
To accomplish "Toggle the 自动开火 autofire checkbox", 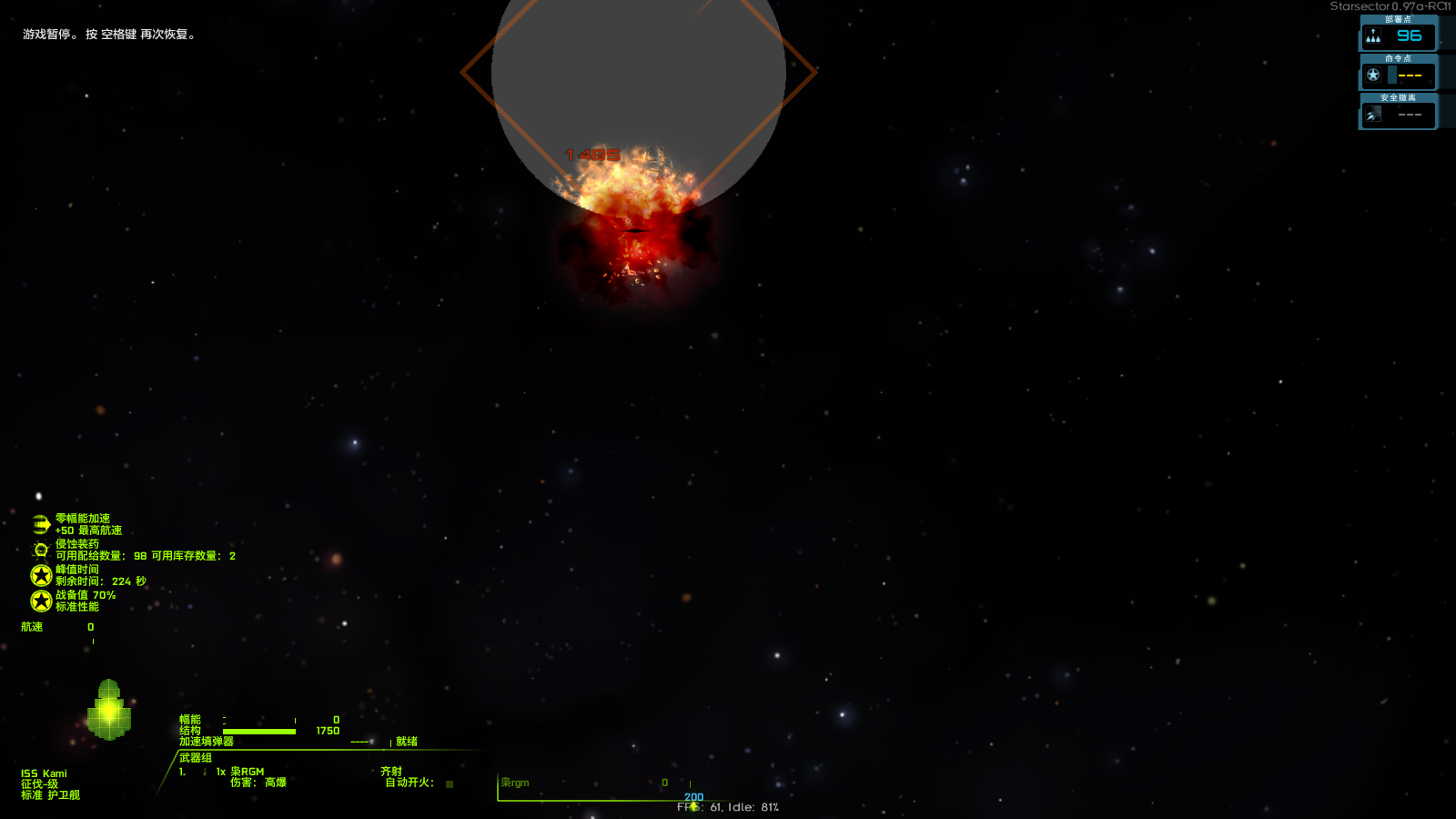I will [449, 782].
